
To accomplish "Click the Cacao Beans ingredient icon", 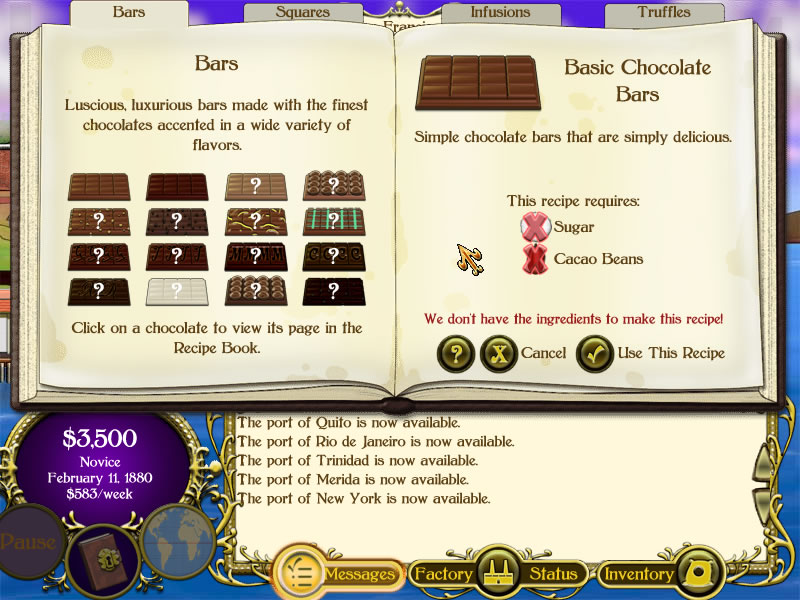I will pyautogui.click(x=536, y=259).
